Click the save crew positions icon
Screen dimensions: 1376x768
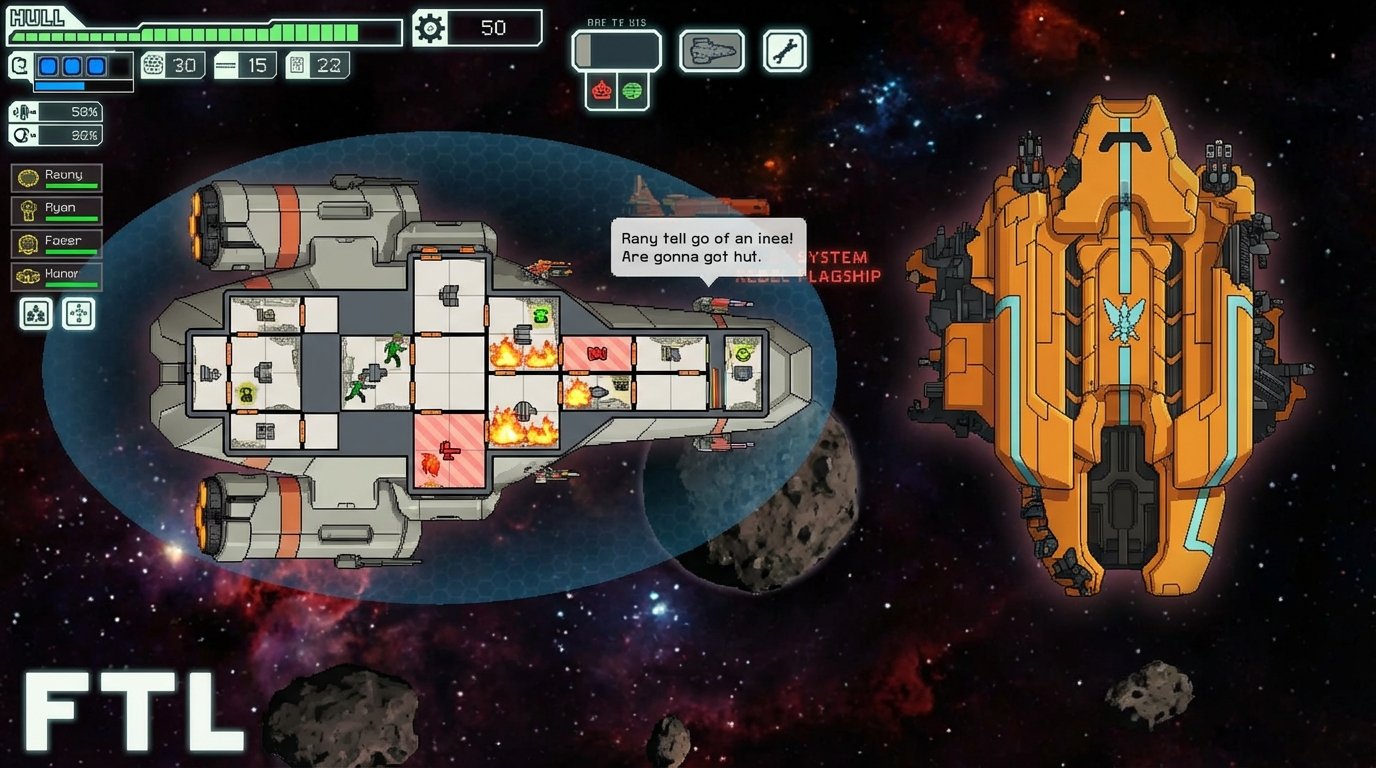(x=35, y=313)
